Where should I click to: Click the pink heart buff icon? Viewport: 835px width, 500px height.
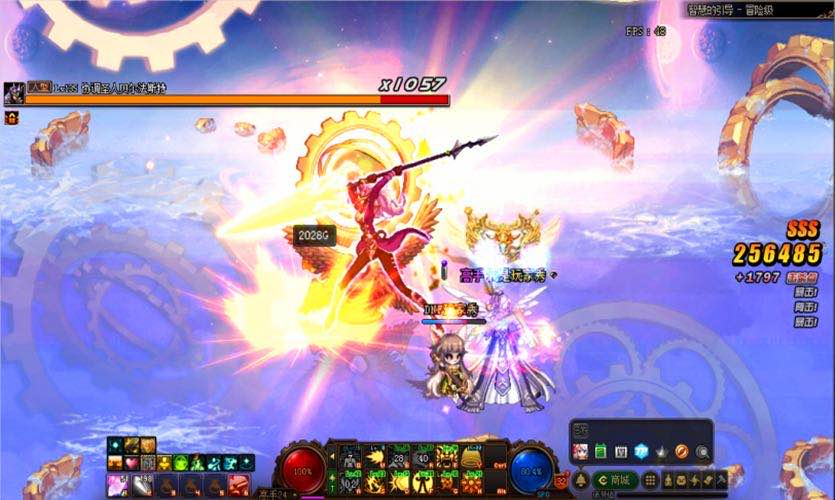point(132,463)
